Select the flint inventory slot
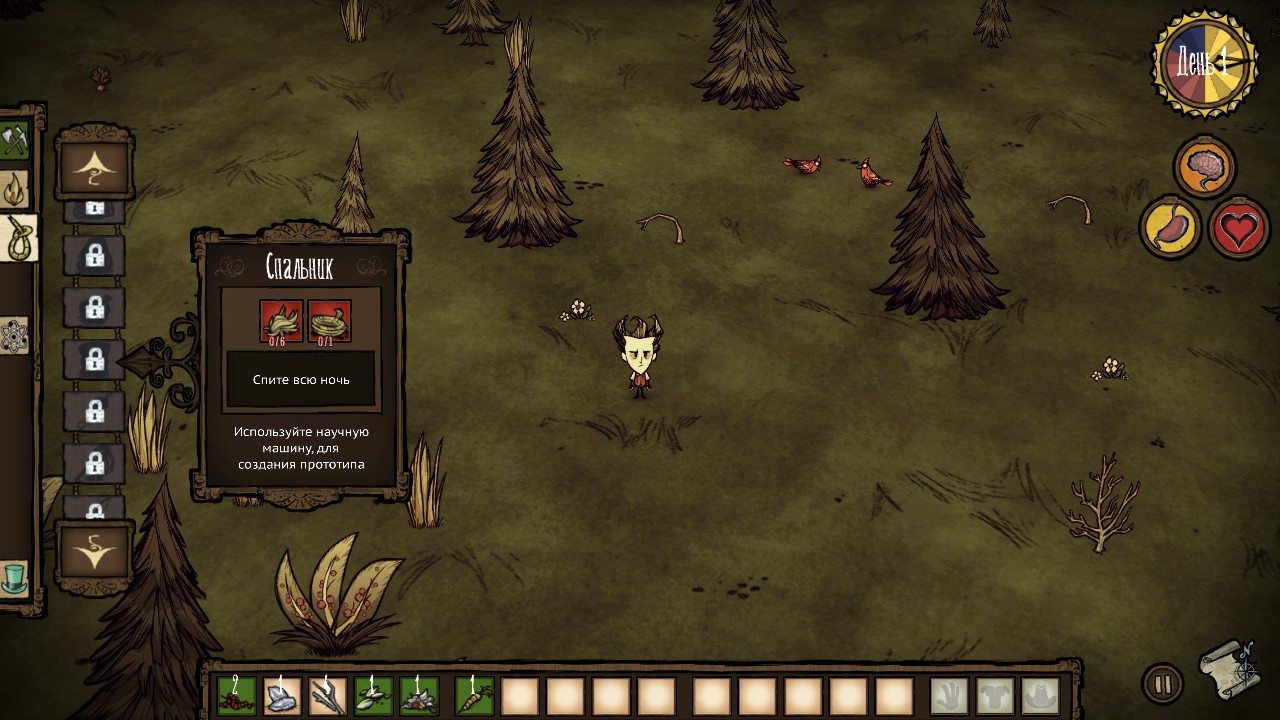 [x=282, y=696]
